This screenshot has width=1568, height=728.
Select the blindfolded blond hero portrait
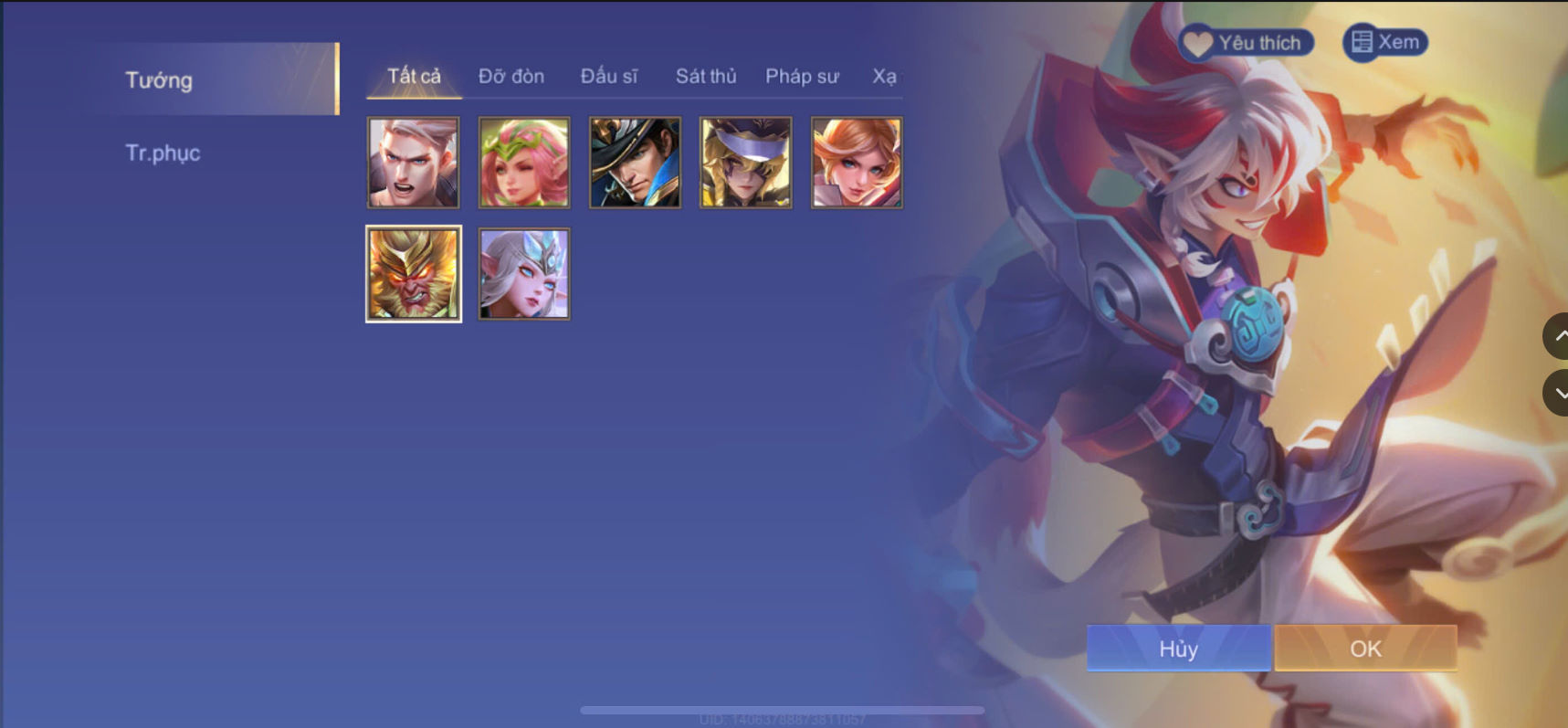(744, 162)
